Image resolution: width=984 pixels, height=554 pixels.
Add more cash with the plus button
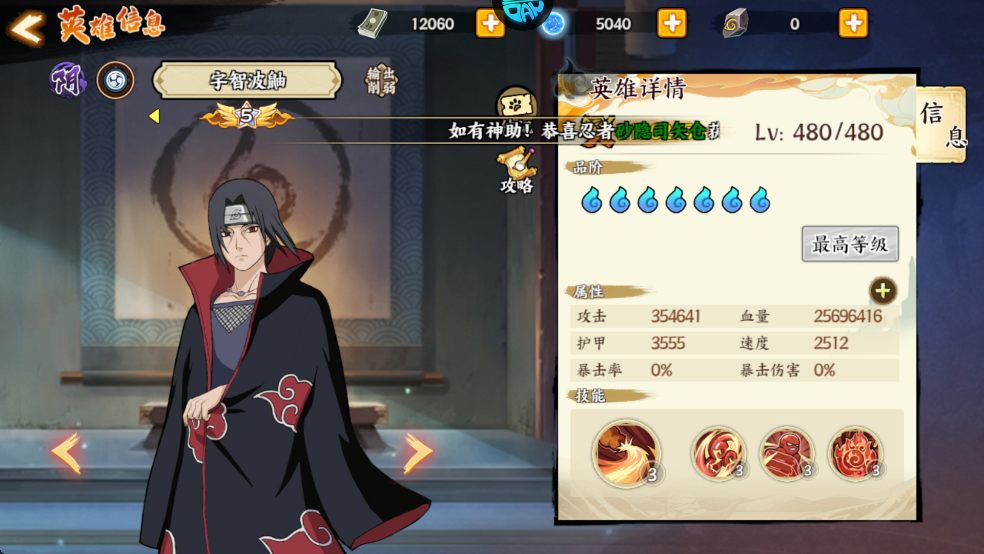(x=490, y=23)
